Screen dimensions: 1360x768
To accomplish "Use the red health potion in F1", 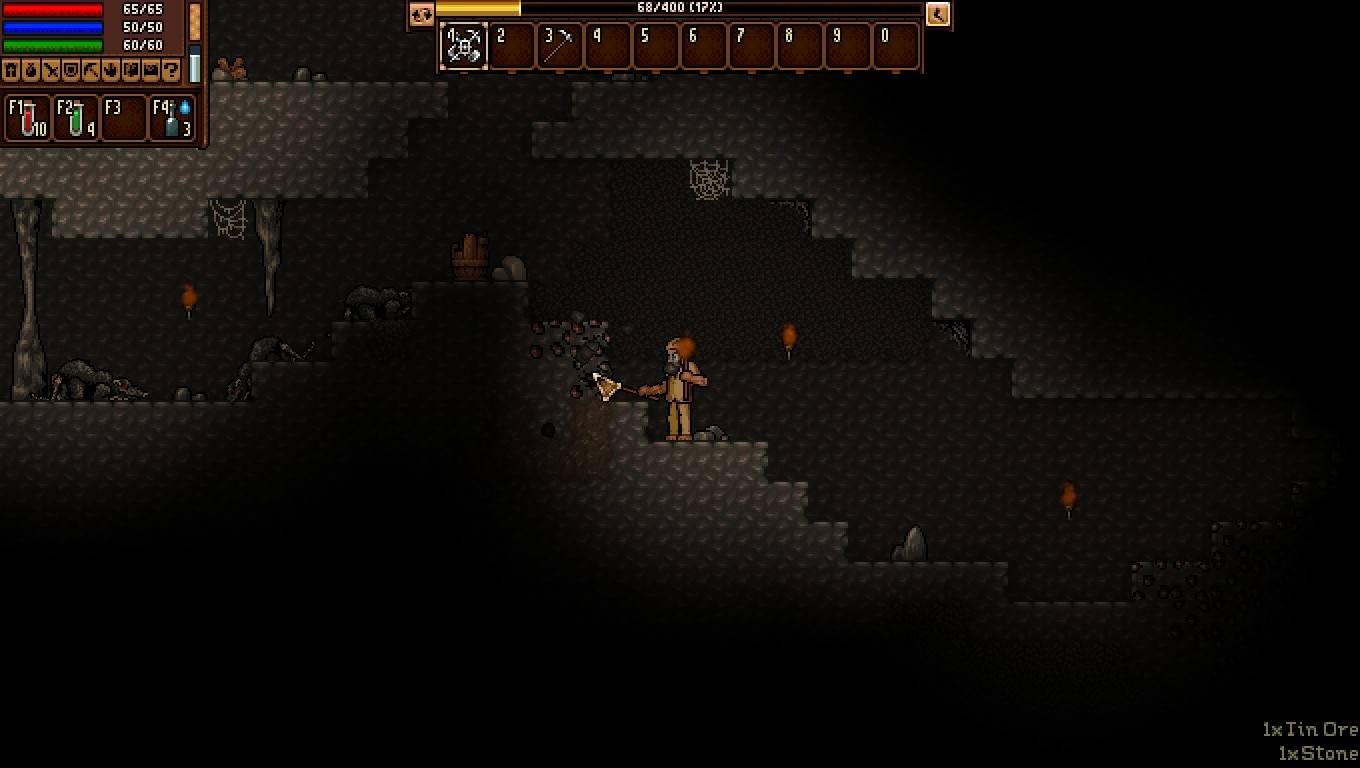I will point(28,118).
